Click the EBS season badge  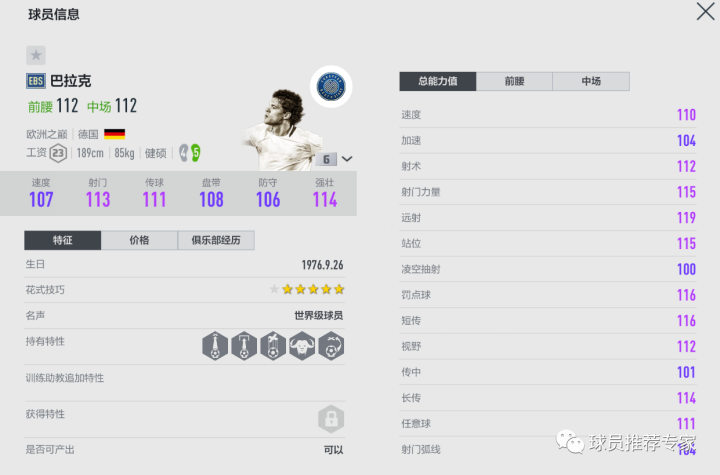pyautogui.click(x=36, y=81)
